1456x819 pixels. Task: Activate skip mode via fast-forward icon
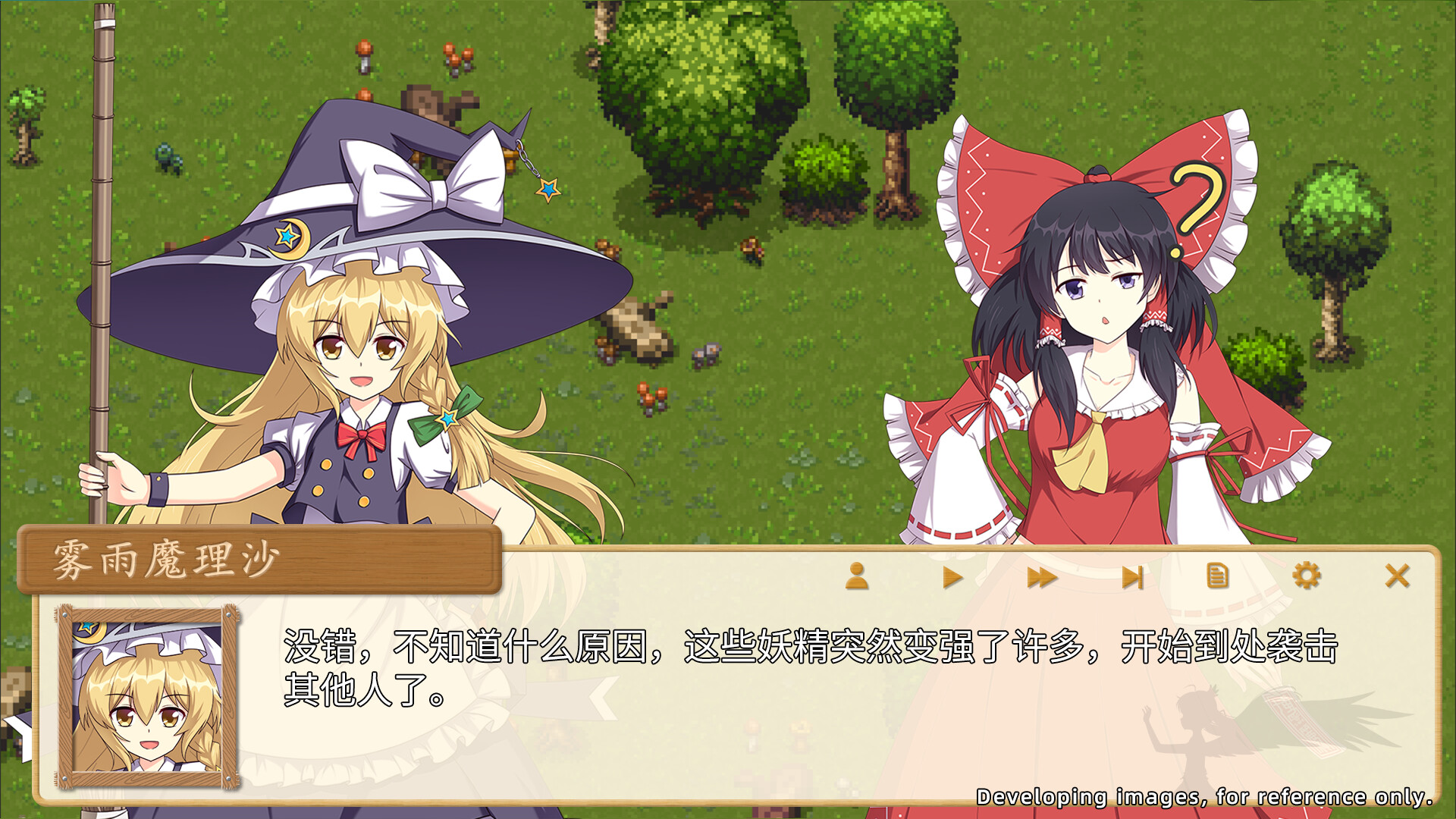click(x=1041, y=576)
